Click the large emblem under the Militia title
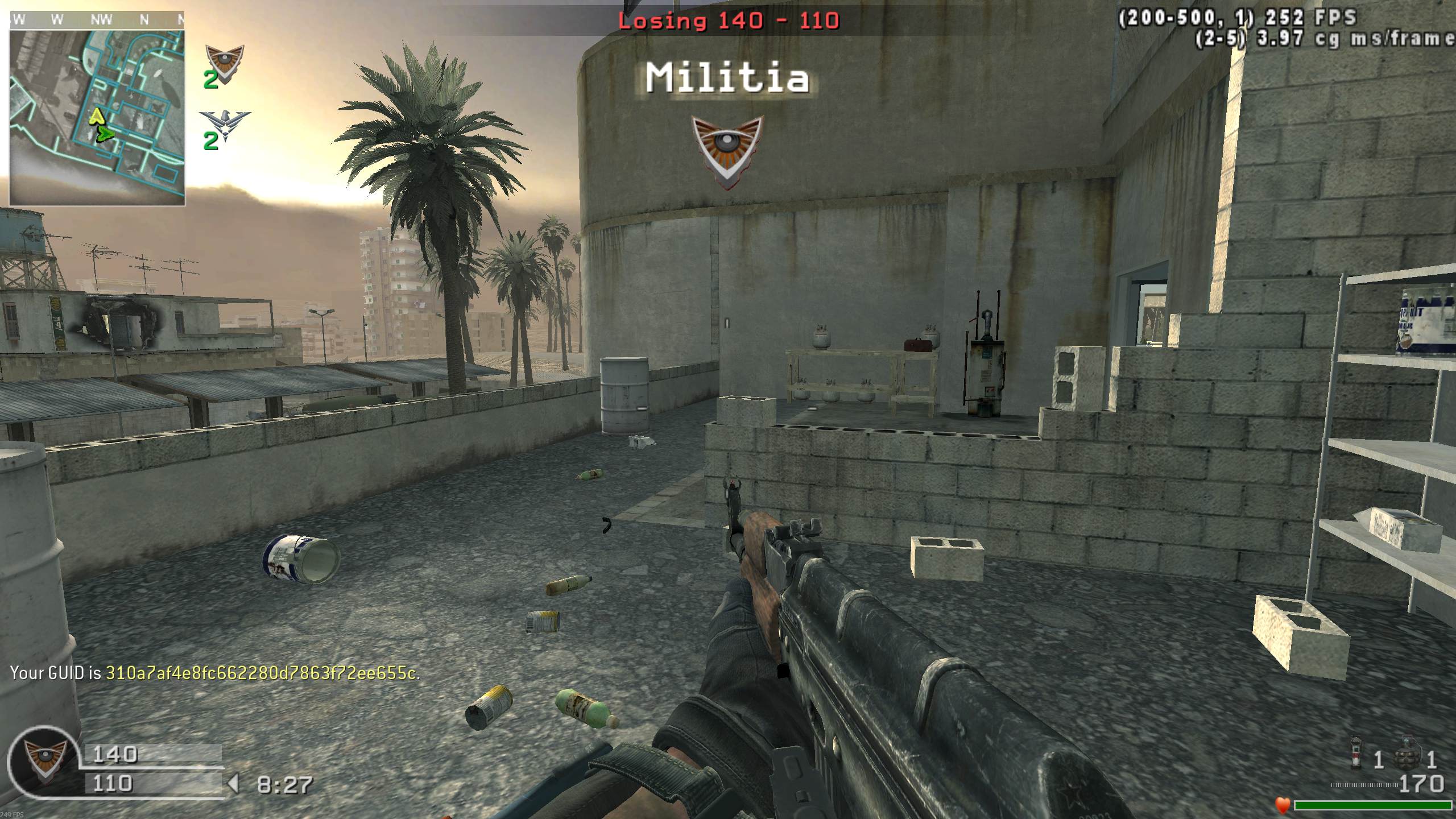The image size is (1456, 819). pos(727,151)
